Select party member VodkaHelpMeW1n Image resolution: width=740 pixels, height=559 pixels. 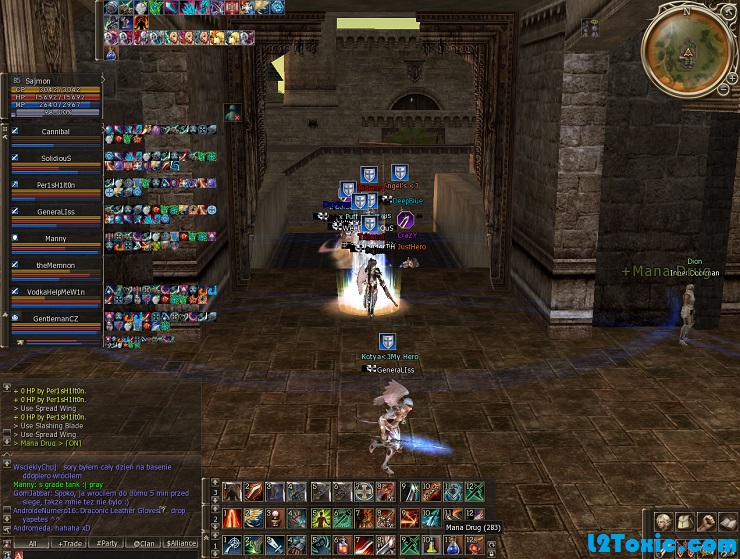coord(55,292)
